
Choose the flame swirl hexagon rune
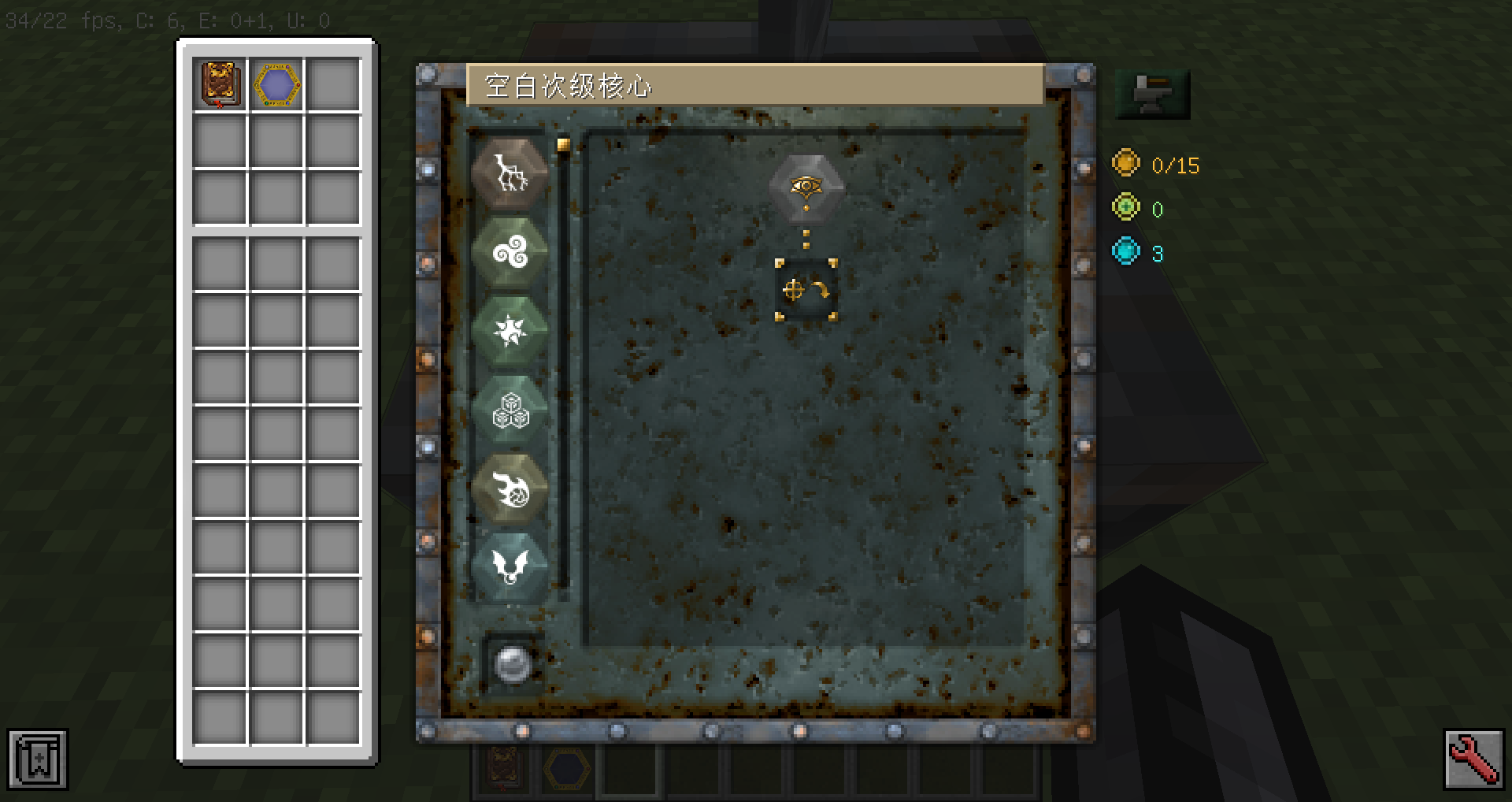(510, 488)
